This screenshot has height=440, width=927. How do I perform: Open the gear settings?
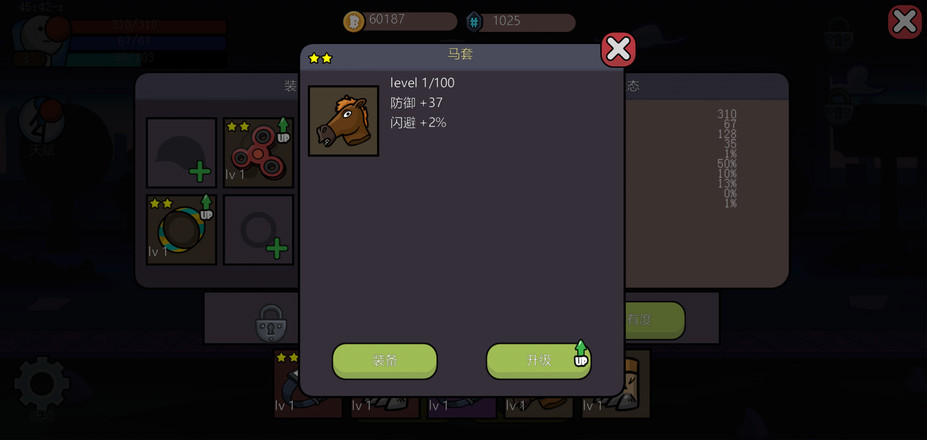point(42,383)
